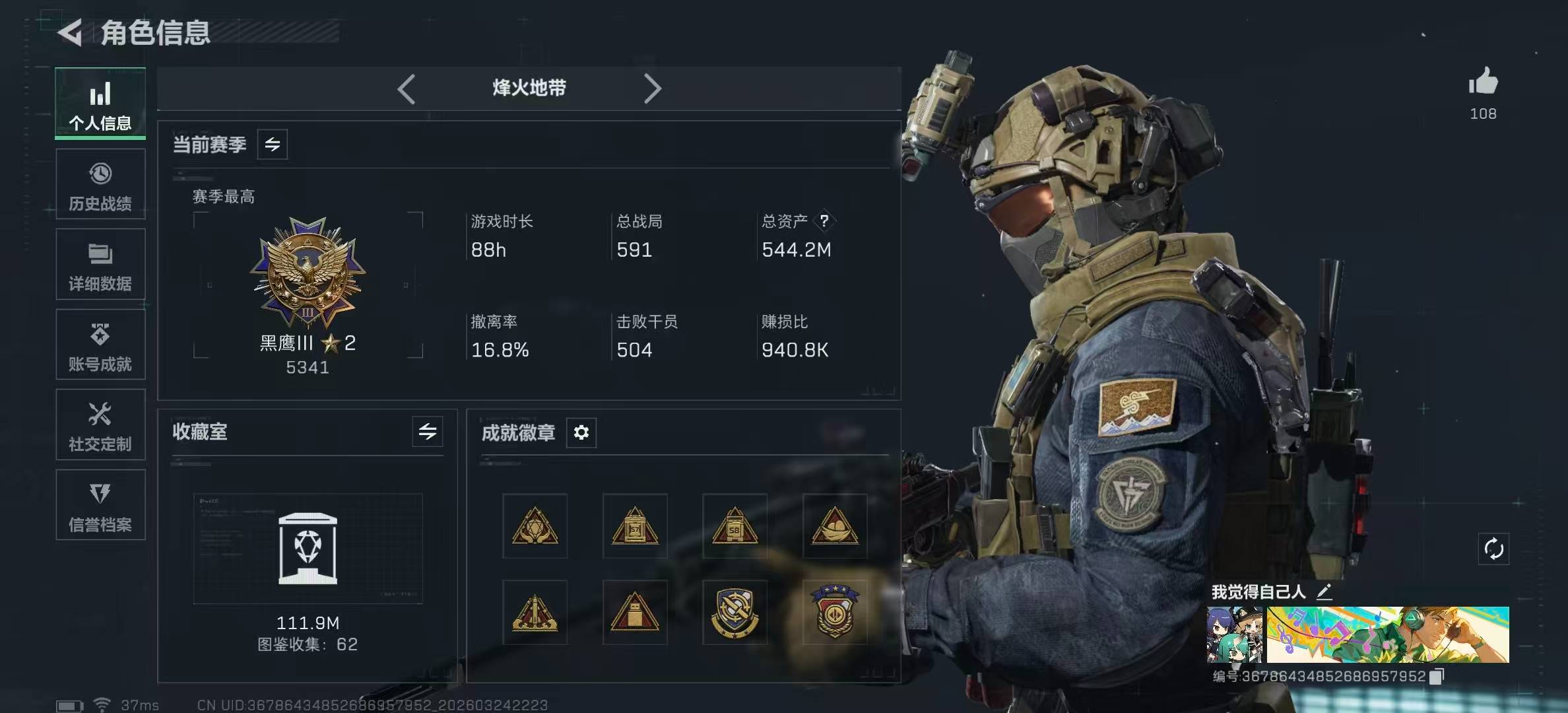Viewport: 1568px width, 713px height.
Task: Switch to previous game mode with left arrow
Action: [x=407, y=88]
